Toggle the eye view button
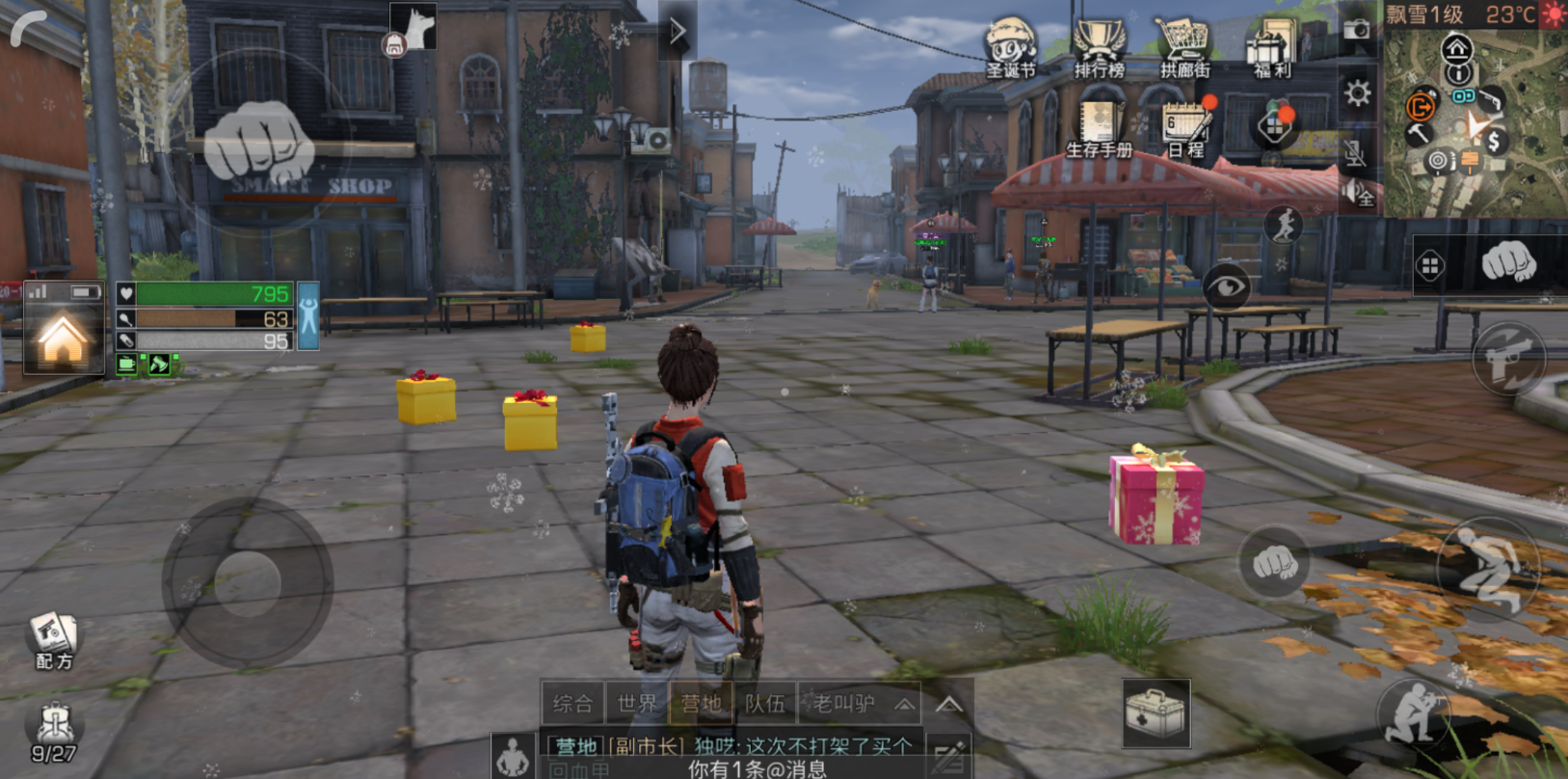 point(1226,286)
